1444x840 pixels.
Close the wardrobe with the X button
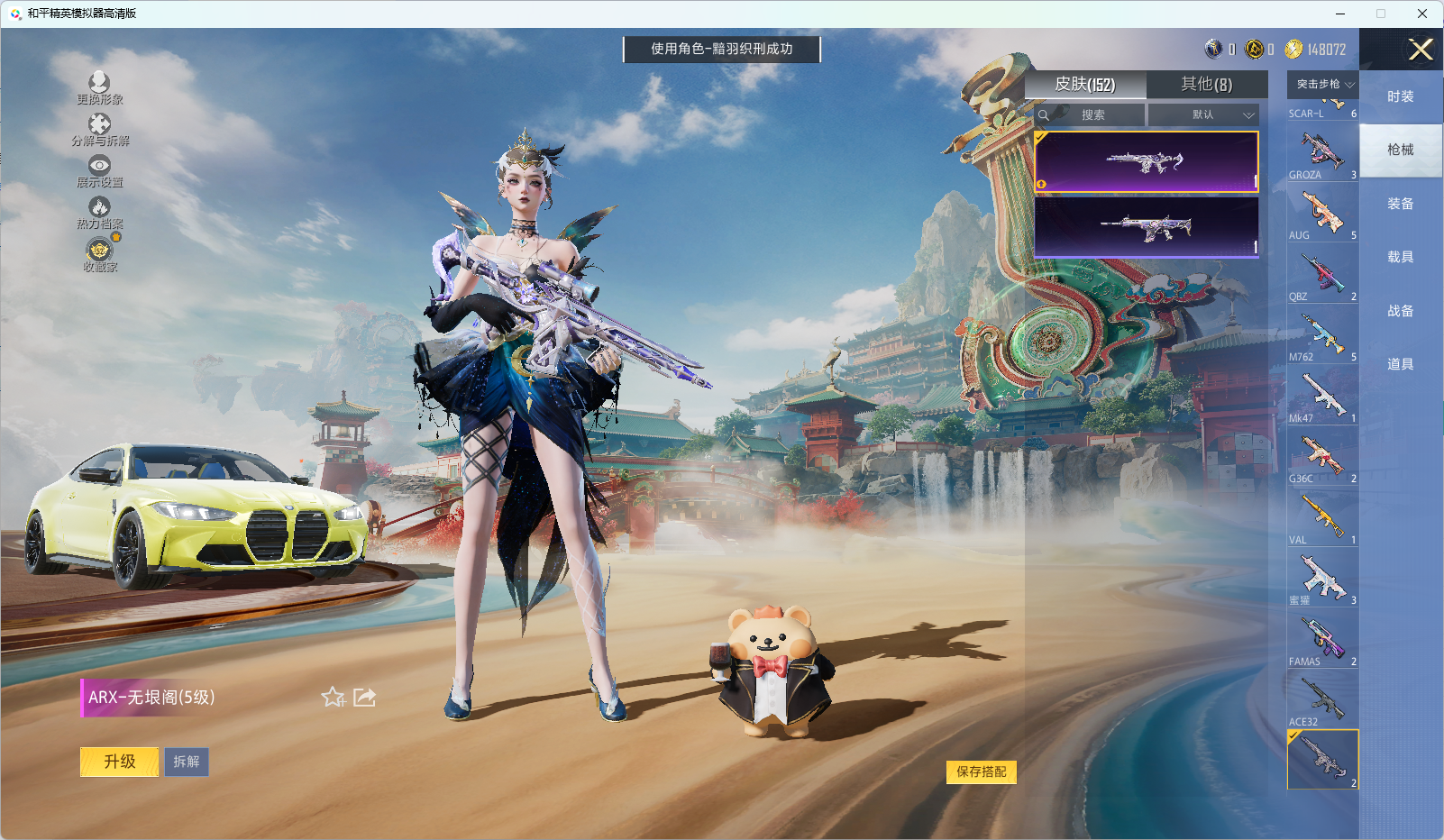[x=1421, y=50]
